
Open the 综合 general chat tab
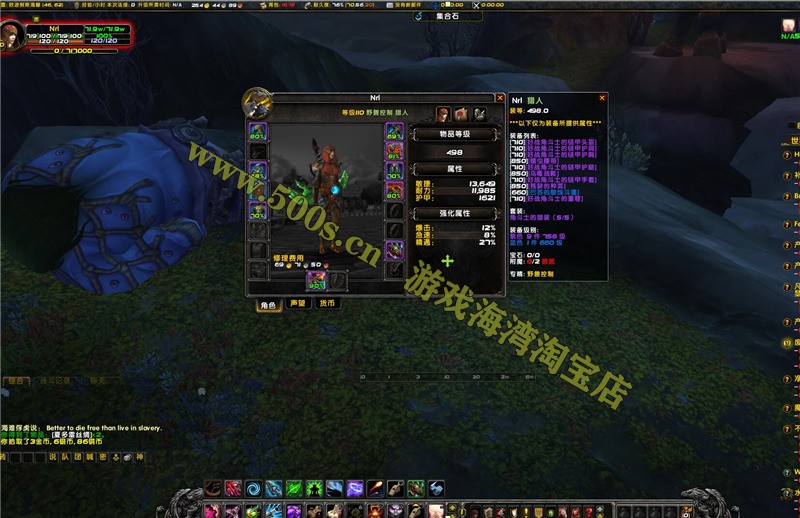[x=14, y=381]
